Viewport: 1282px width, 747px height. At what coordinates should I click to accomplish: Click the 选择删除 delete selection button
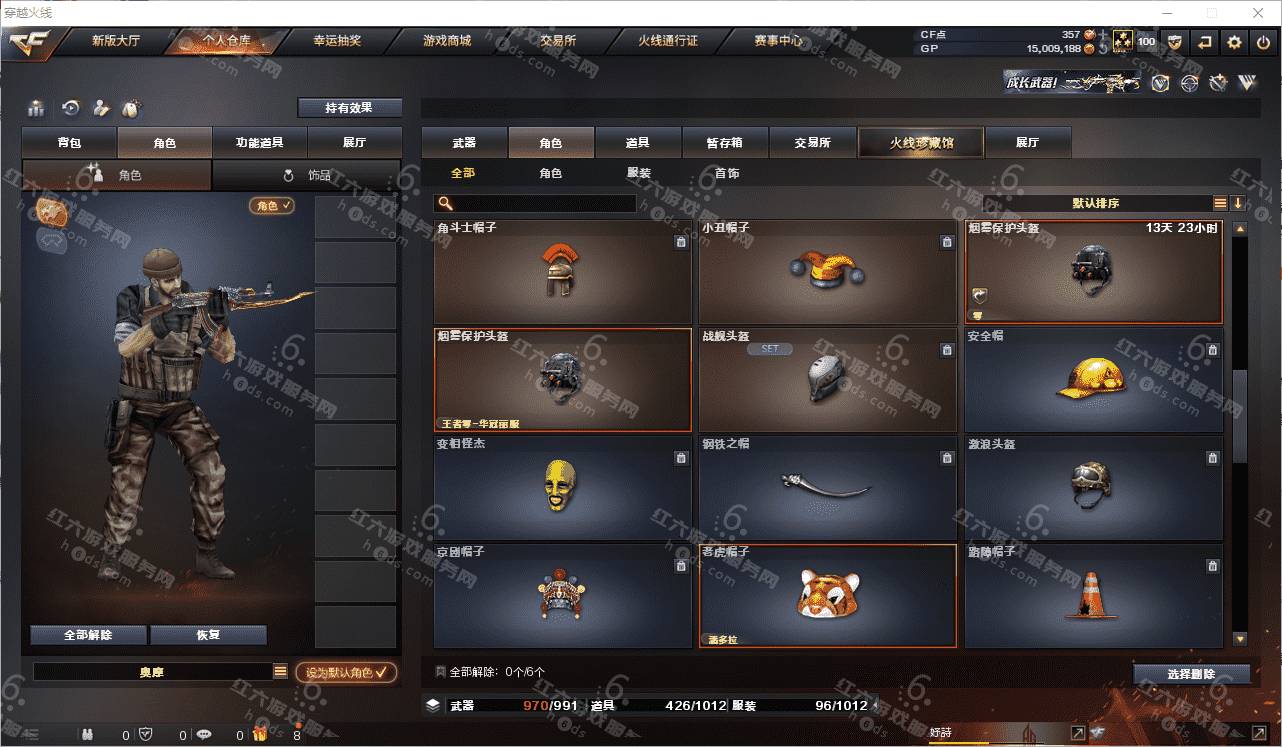point(1191,674)
